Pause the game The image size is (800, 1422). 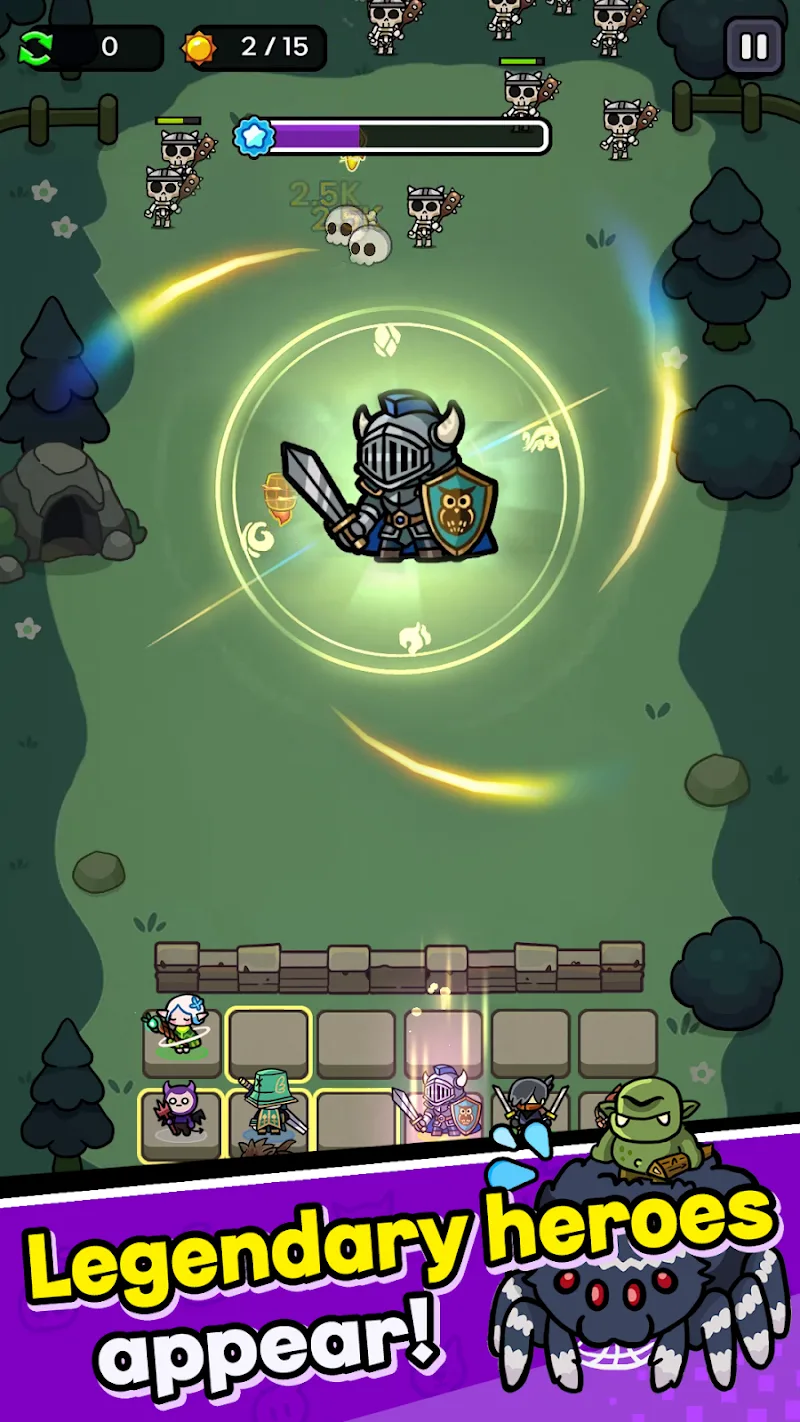point(753,47)
